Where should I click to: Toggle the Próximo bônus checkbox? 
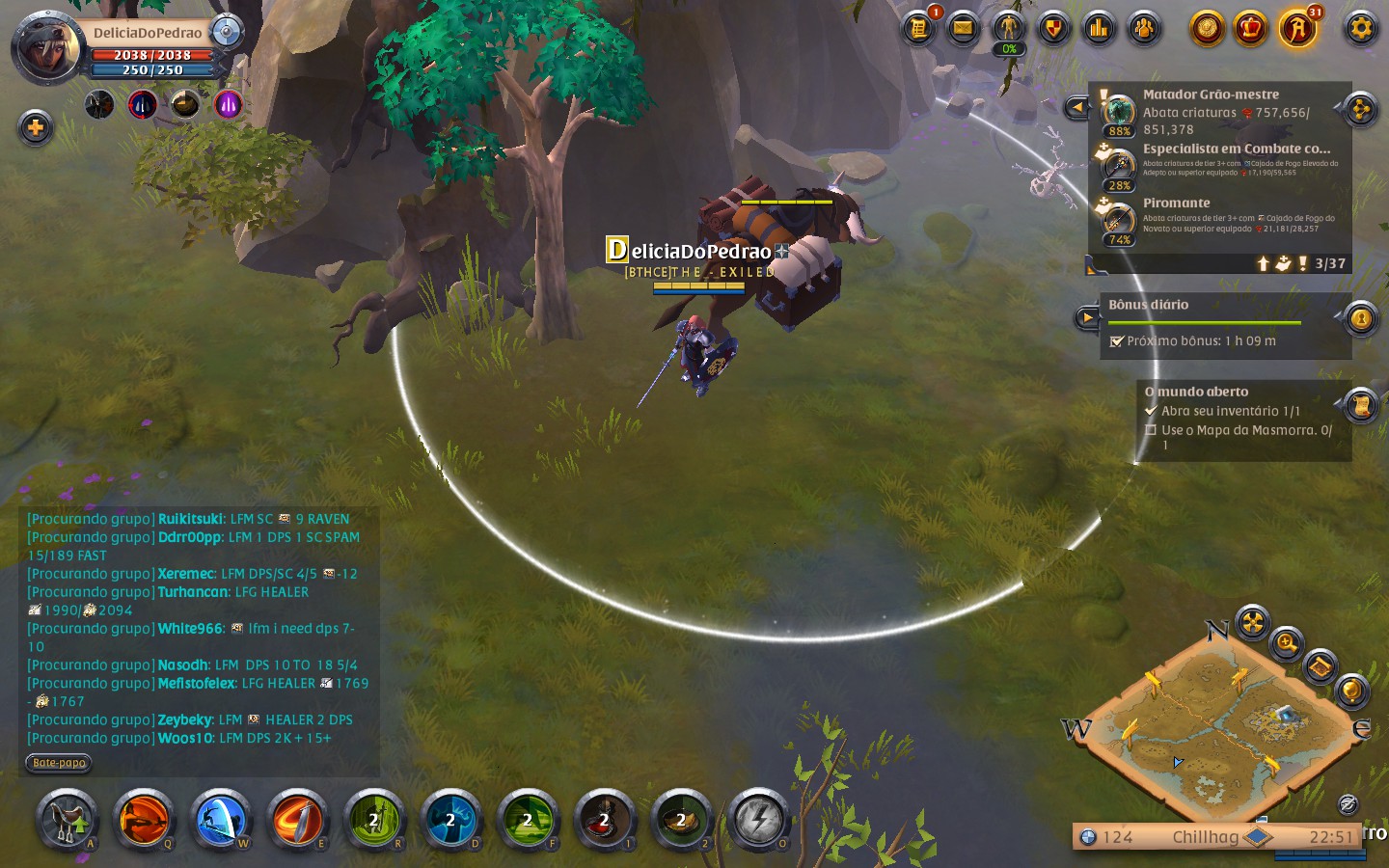[1117, 341]
